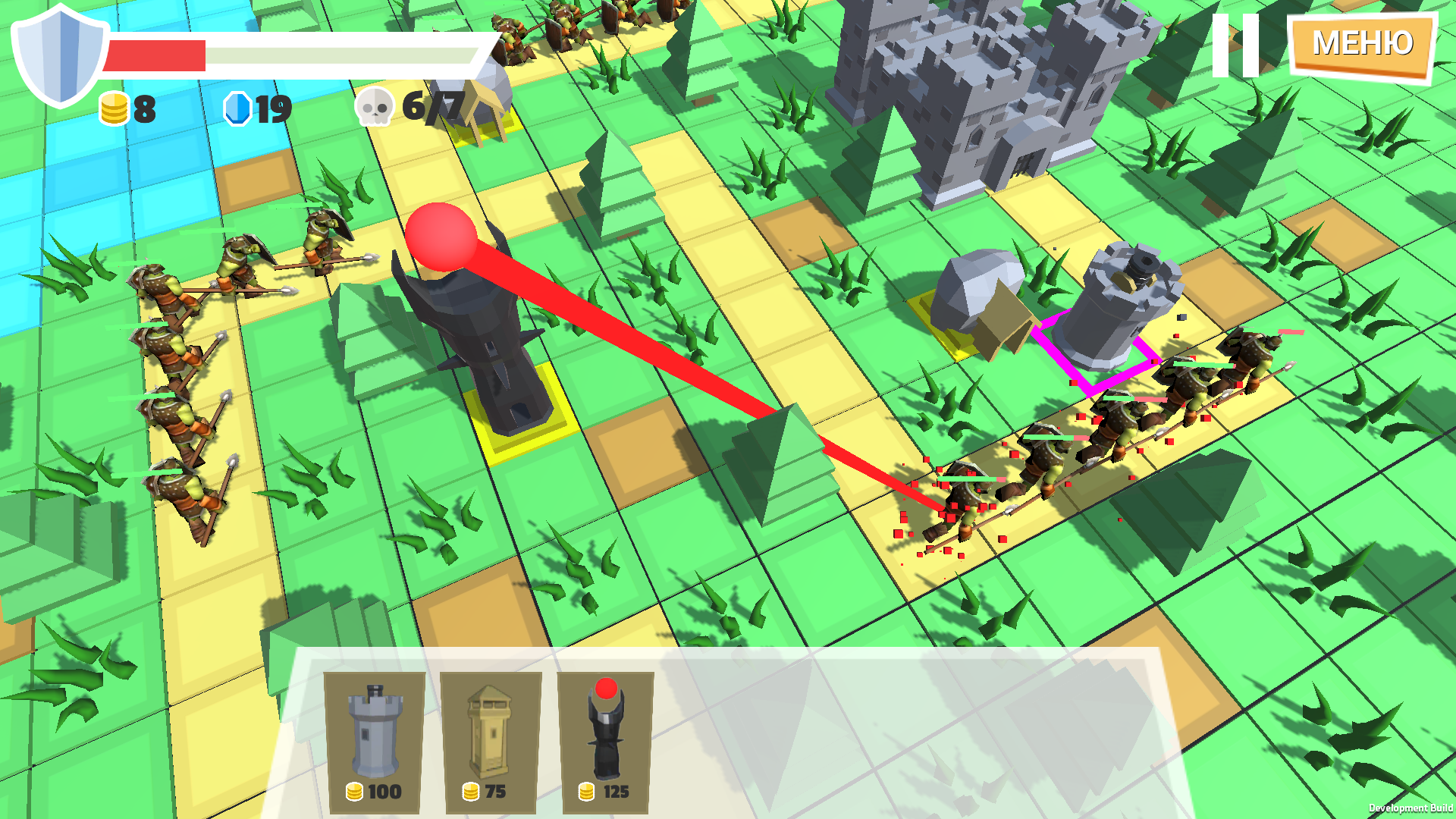This screenshot has height=819, width=1456.
Task: Click the gold coin icon on the 125 card
Action: 585,791
